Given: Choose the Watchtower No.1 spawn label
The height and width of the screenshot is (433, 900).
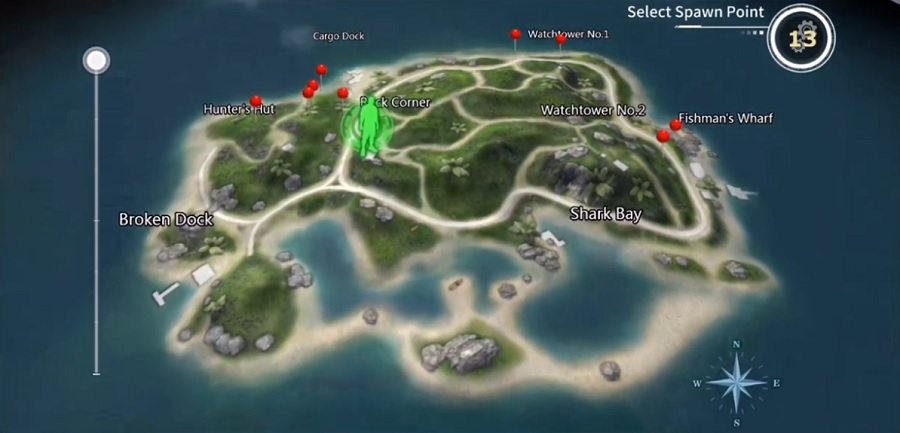Looking at the screenshot, I should (x=568, y=35).
